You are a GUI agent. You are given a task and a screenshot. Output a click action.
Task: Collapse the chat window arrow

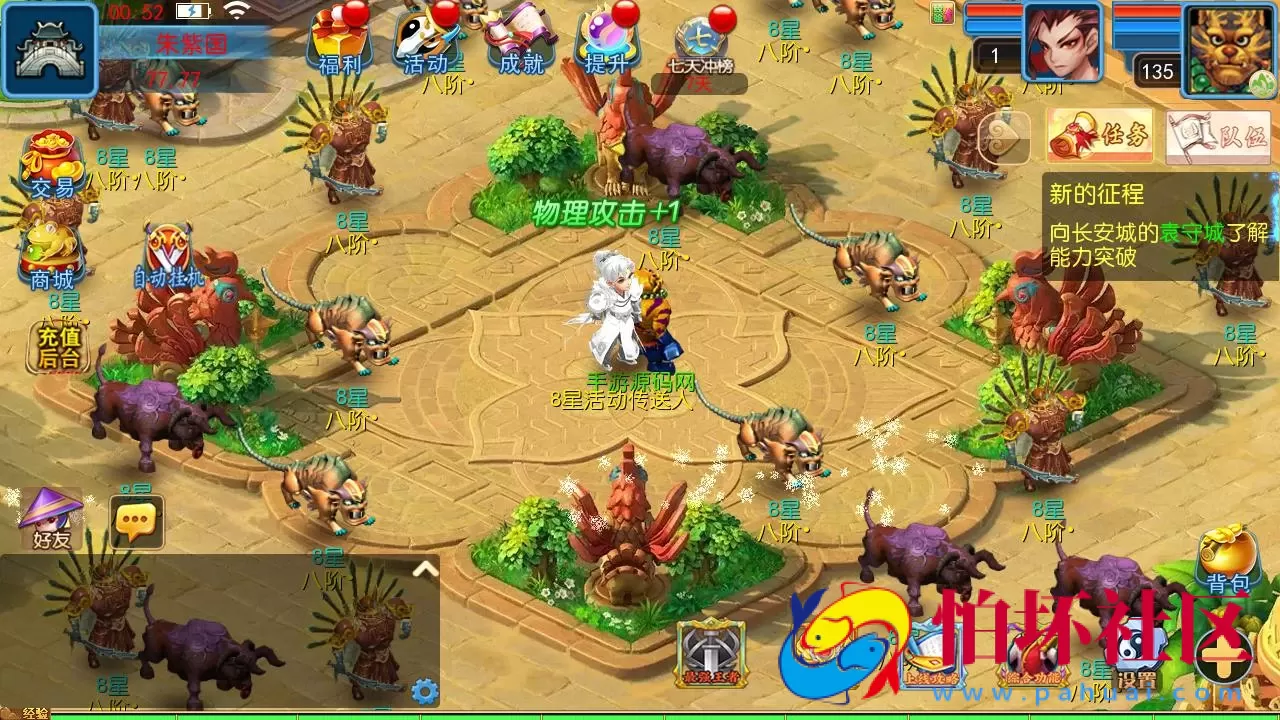(x=424, y=567)
